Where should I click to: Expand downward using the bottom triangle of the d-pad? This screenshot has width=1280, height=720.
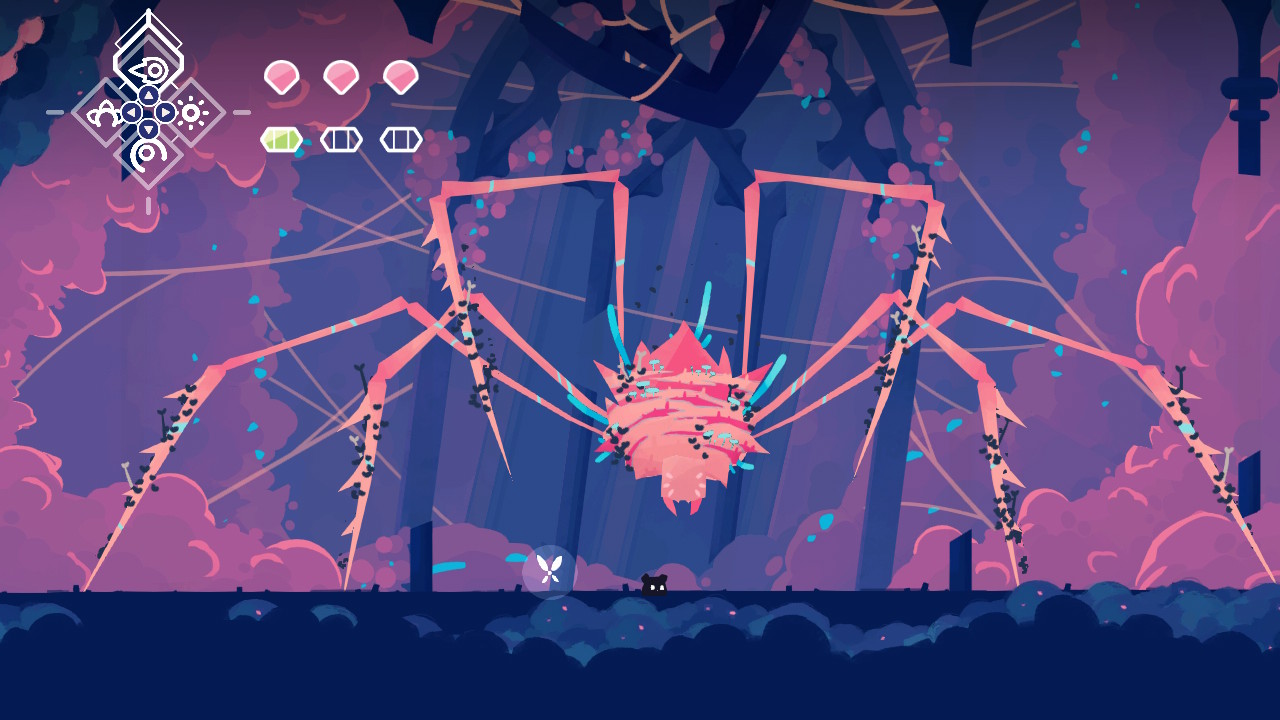(149, 128)
